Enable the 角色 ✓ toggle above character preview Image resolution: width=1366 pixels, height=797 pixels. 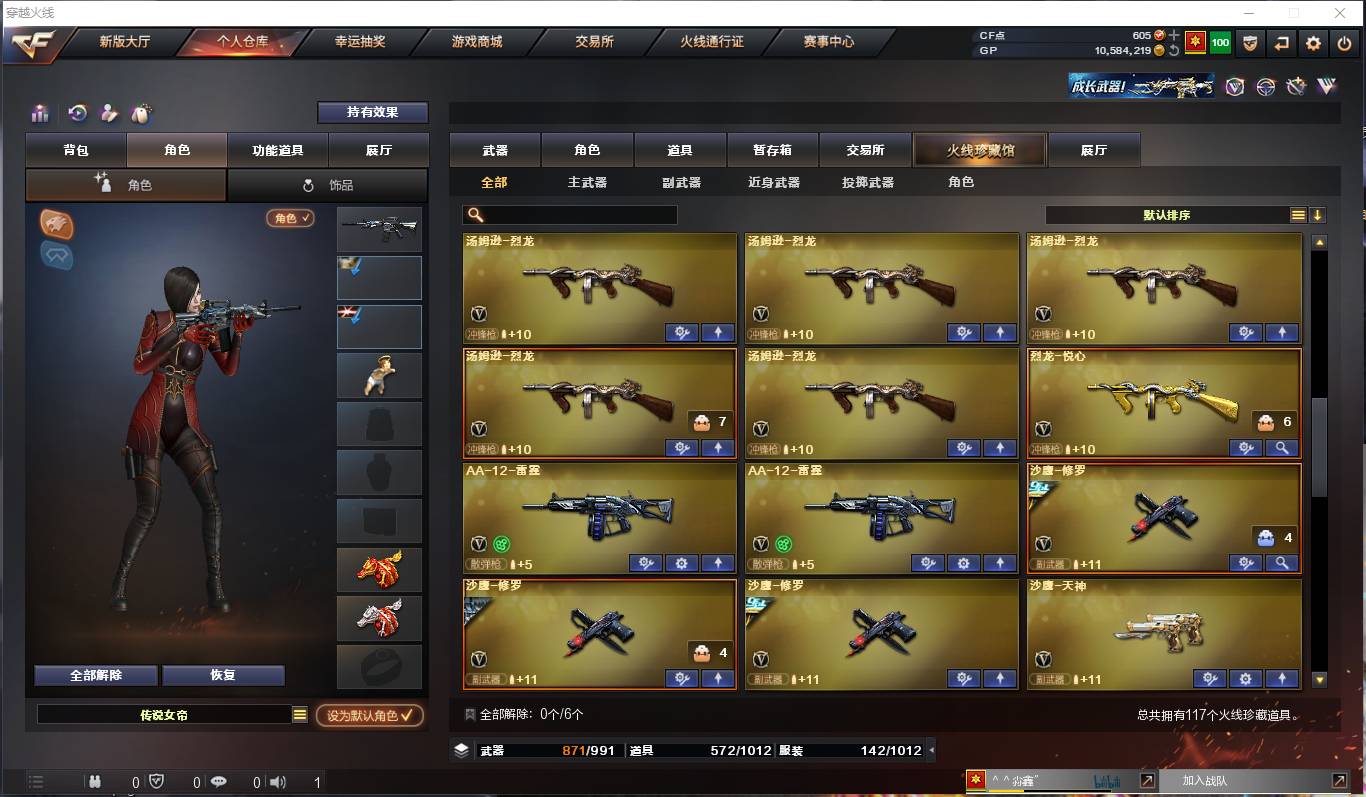289,217
